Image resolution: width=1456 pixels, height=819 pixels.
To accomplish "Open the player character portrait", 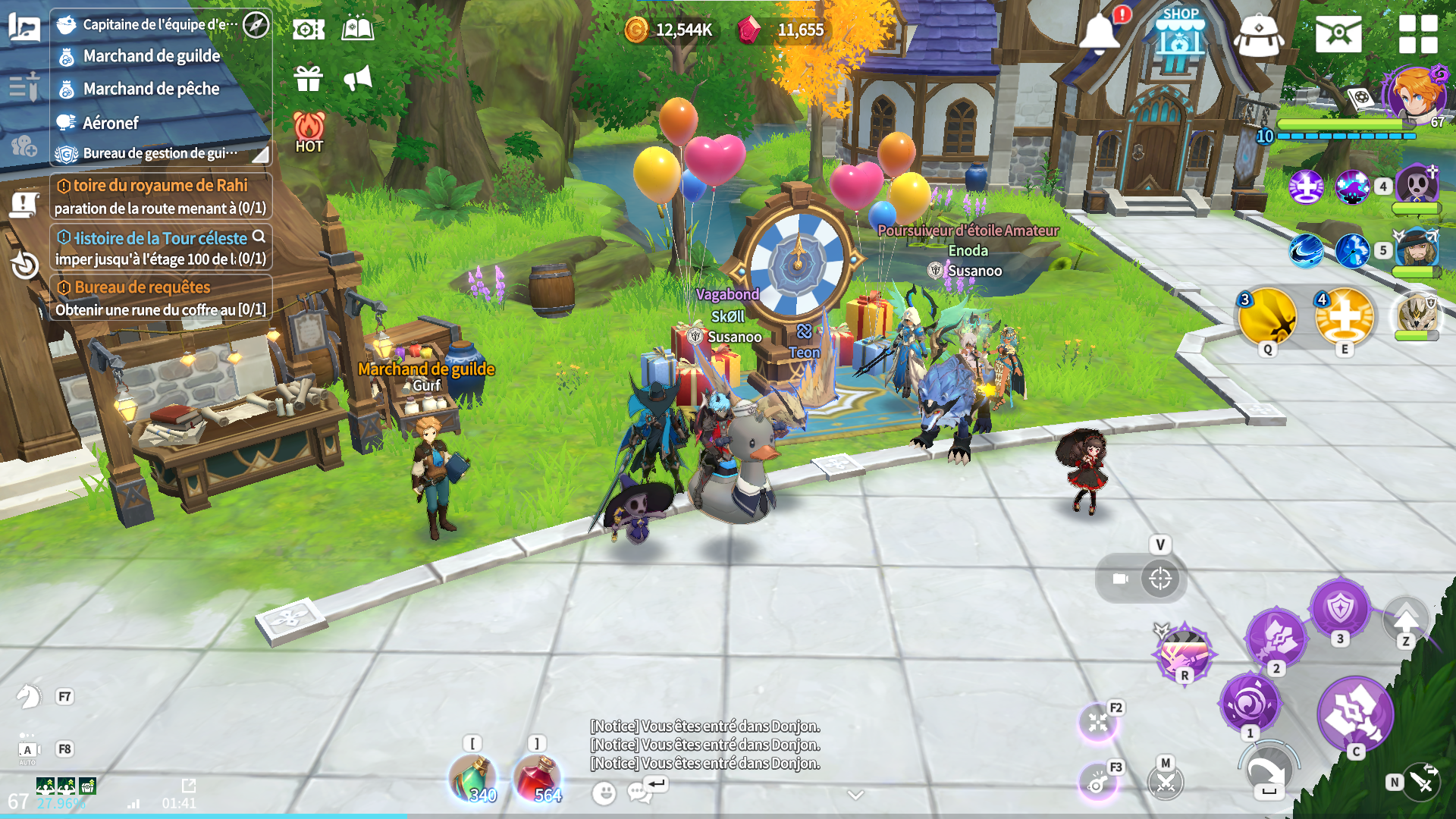I will tap(1415, 95).
